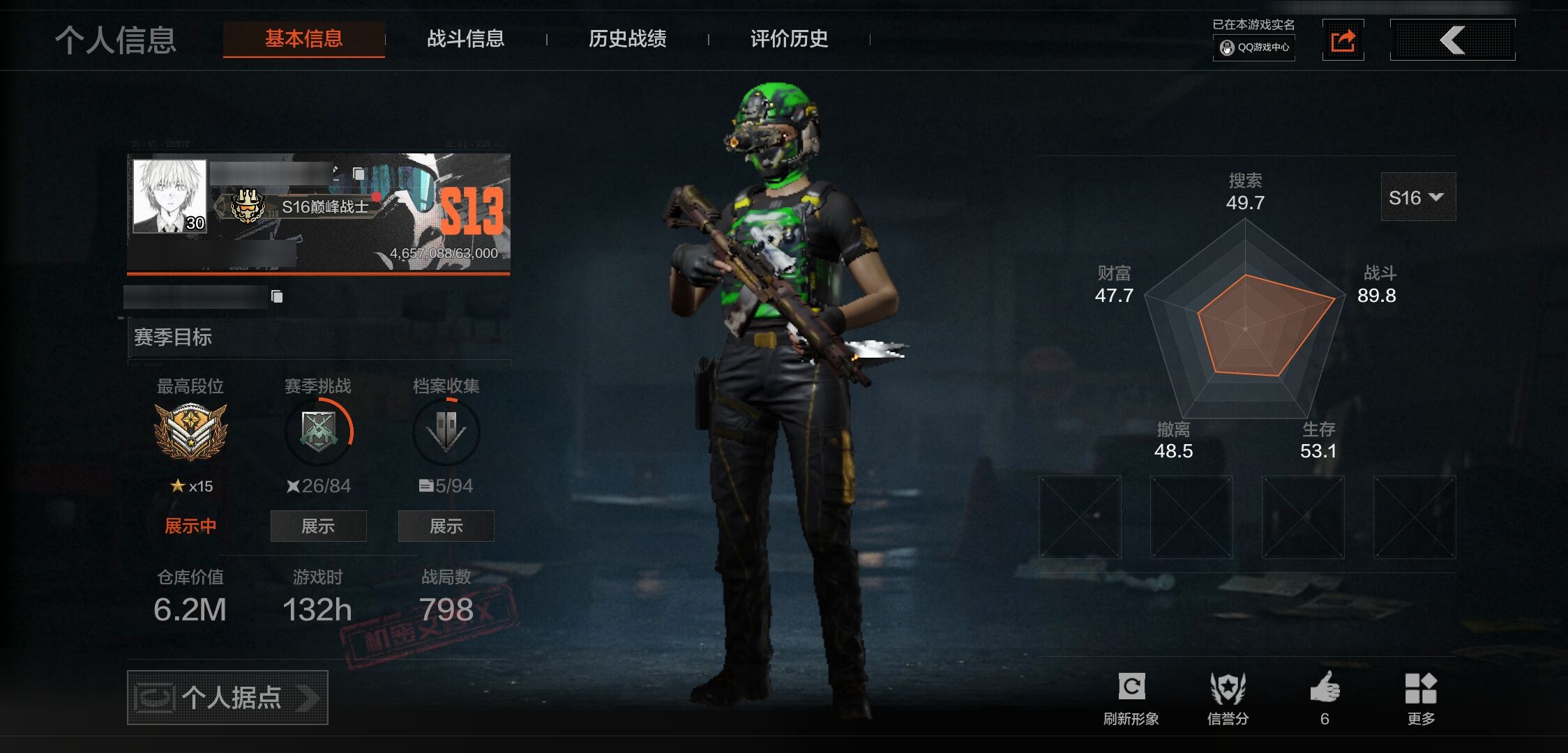Open the 档案收集 archive collection icon
This screenshot has width=1568, height=753.
446,431
